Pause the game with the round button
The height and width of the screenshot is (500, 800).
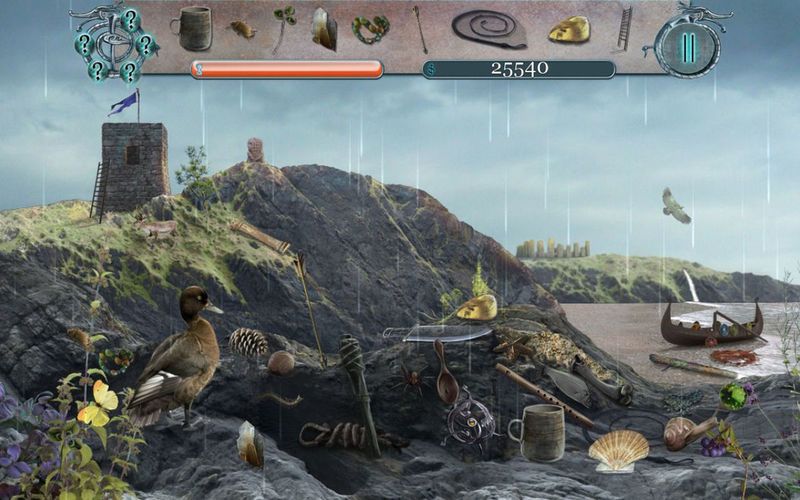(687, 47)
